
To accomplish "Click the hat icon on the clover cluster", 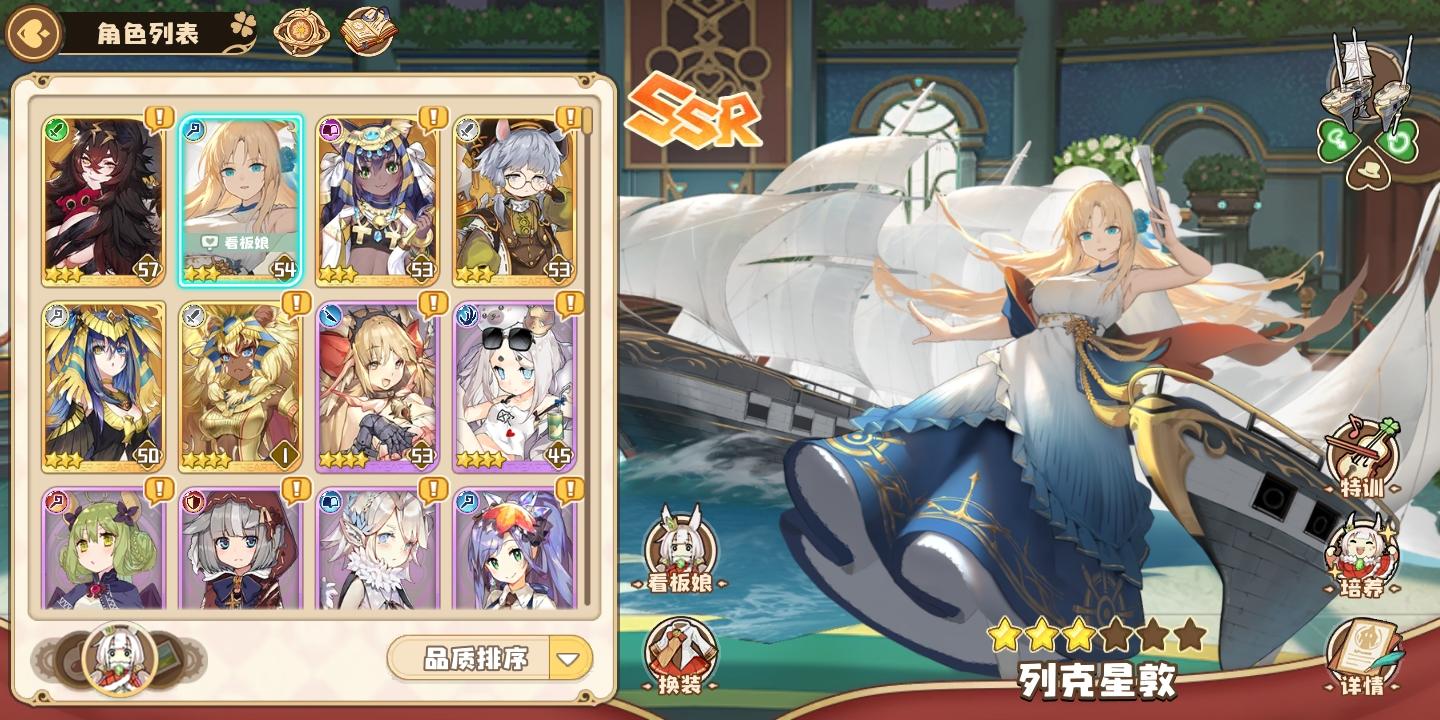I will (x=1368, y=168).
